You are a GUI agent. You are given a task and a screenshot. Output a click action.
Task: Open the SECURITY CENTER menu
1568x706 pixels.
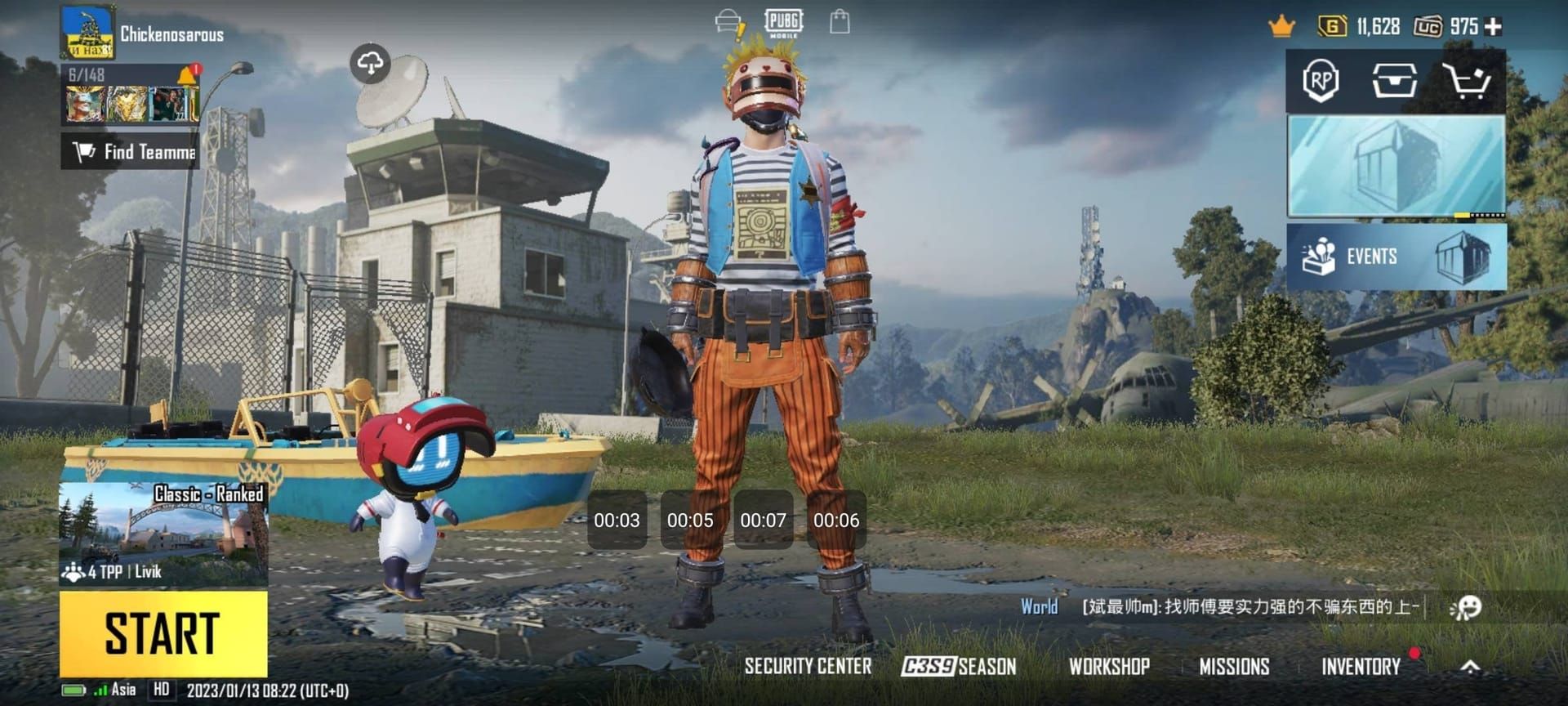808,667
